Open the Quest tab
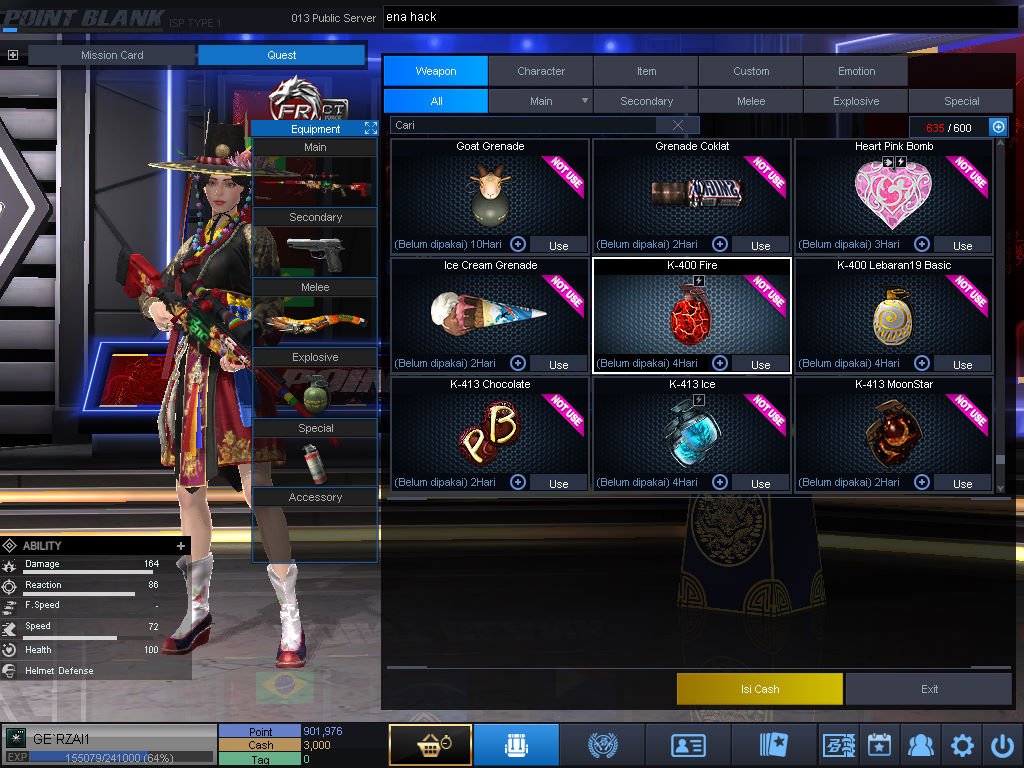This screenshot has width=1024, height=768. click(281, 55)
